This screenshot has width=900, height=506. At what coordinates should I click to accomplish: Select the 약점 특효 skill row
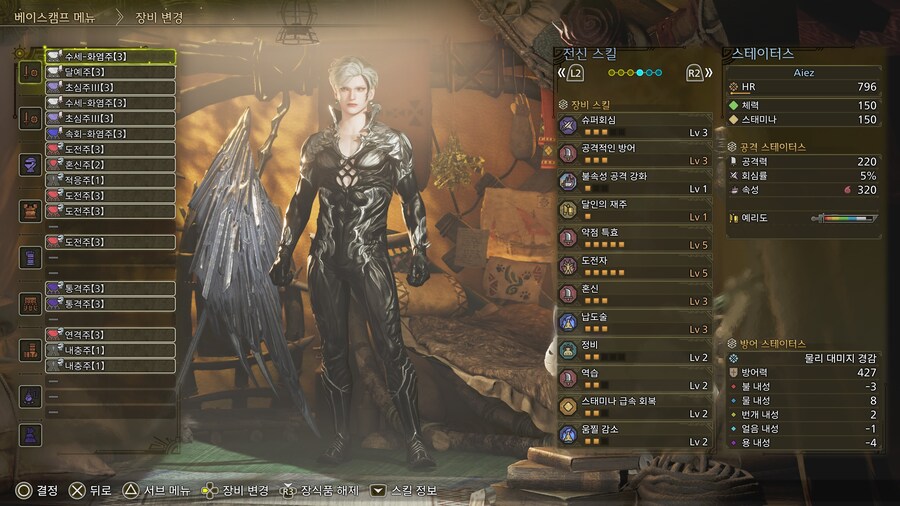[634, 237]
